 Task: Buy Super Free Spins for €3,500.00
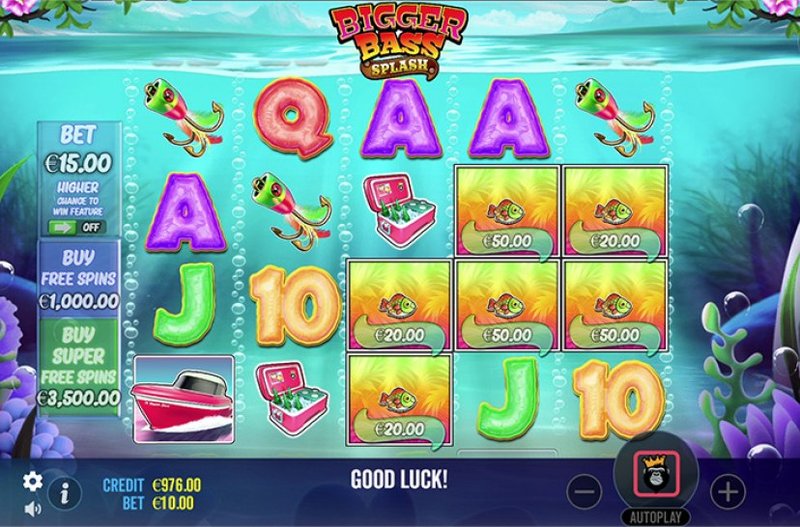point(79,364)
